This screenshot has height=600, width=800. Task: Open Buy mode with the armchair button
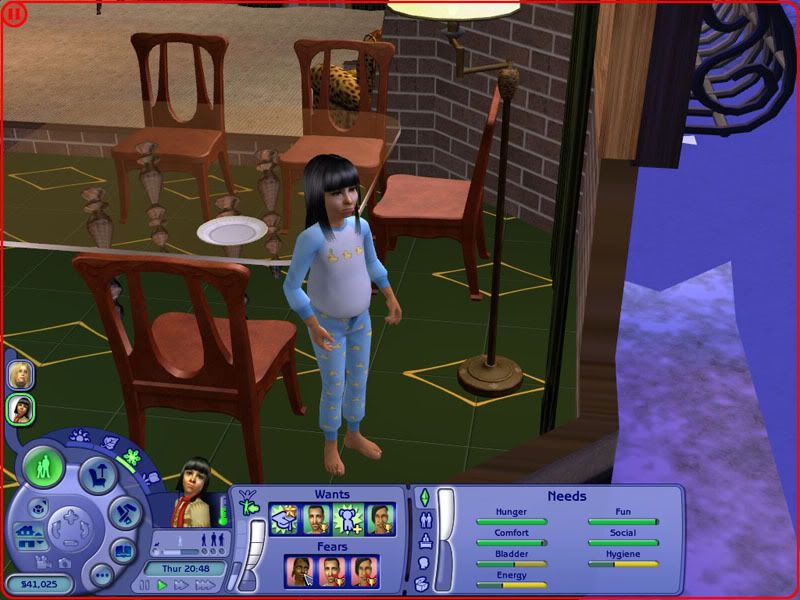pyautogui.click(x=97, y=476)
